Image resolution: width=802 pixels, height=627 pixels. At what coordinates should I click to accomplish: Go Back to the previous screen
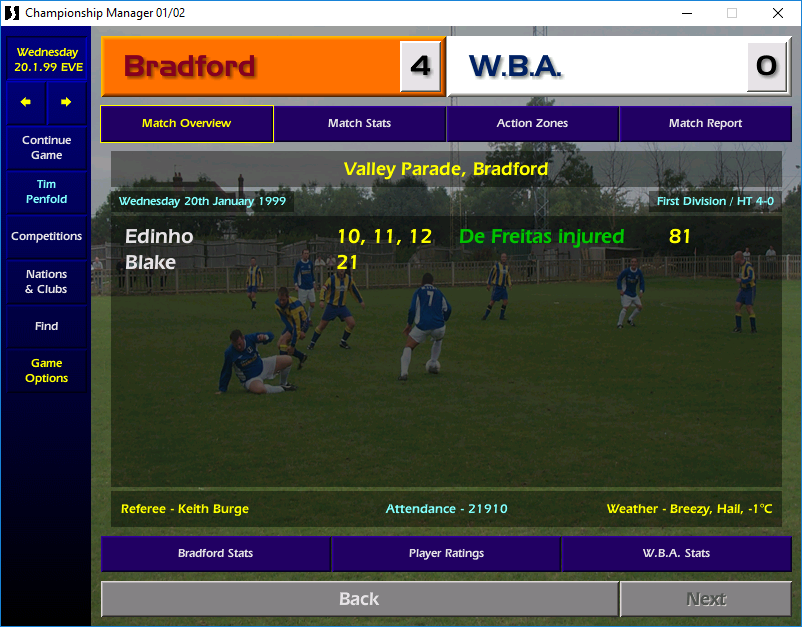(x=359, y=599)
